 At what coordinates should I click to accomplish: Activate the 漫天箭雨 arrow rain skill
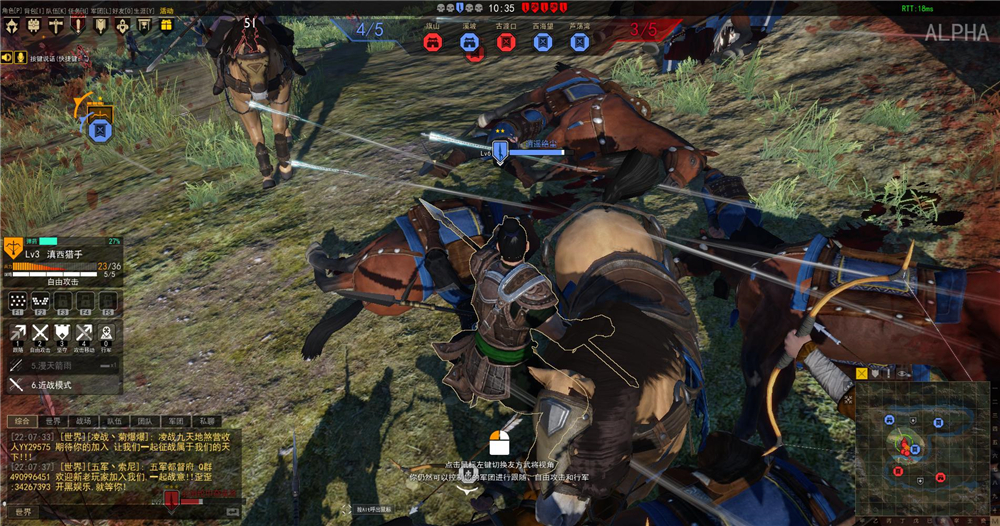click(62, 366)
